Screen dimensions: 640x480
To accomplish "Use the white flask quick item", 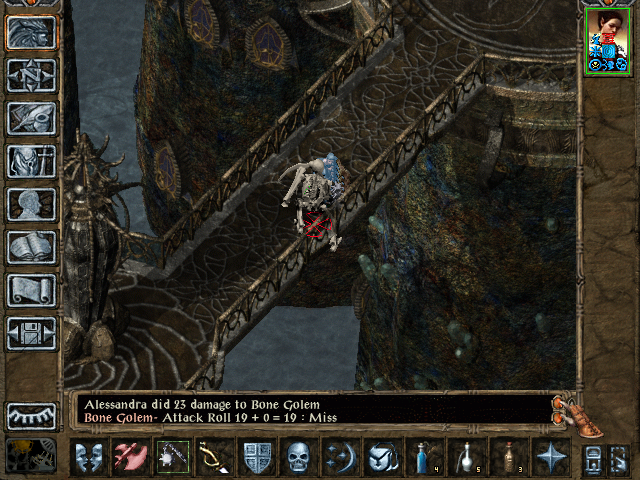I will pyautogui.click(x=466, y=457).
